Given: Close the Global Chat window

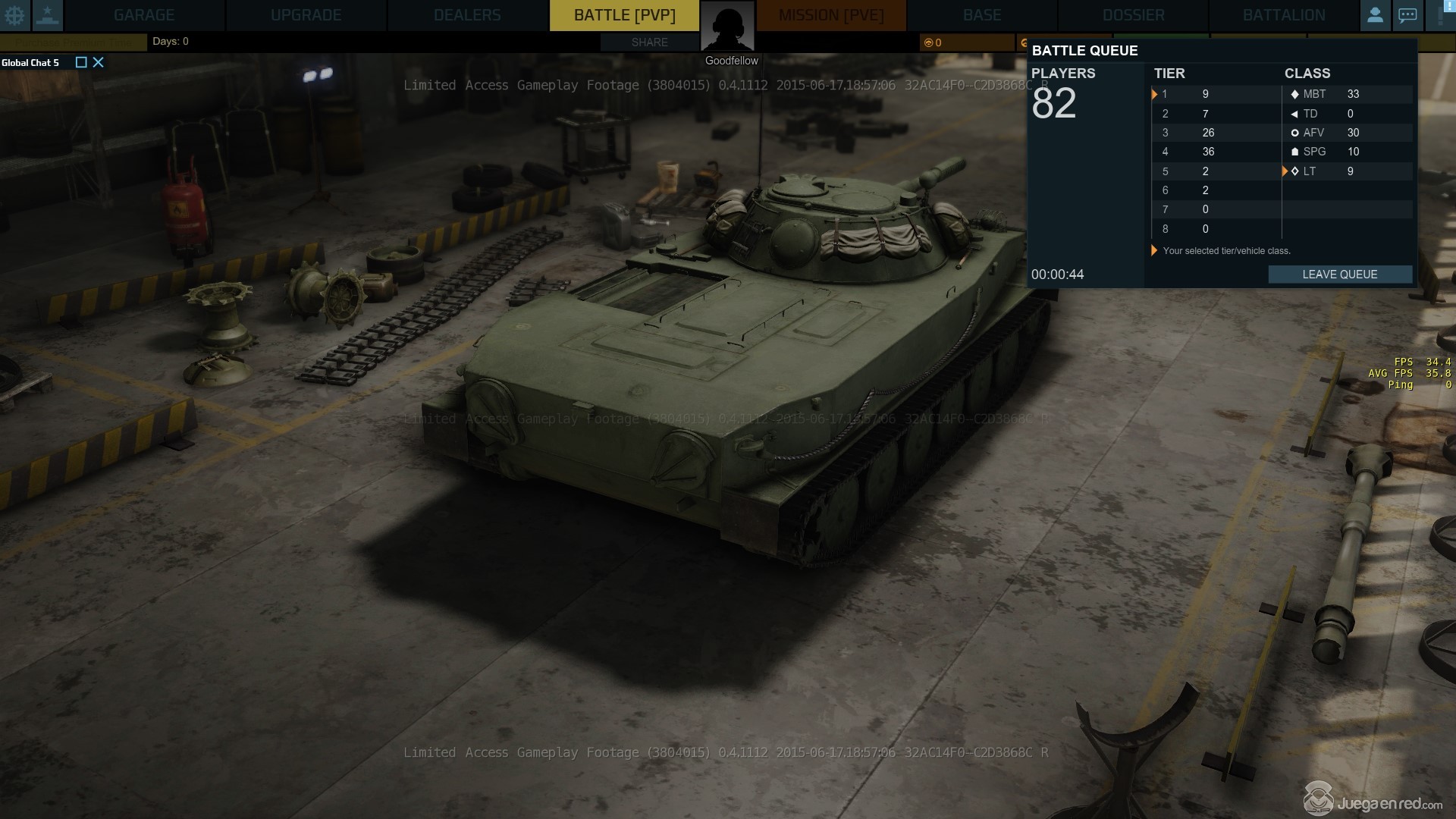Looking at the screenshot, I should click(99, 62).
